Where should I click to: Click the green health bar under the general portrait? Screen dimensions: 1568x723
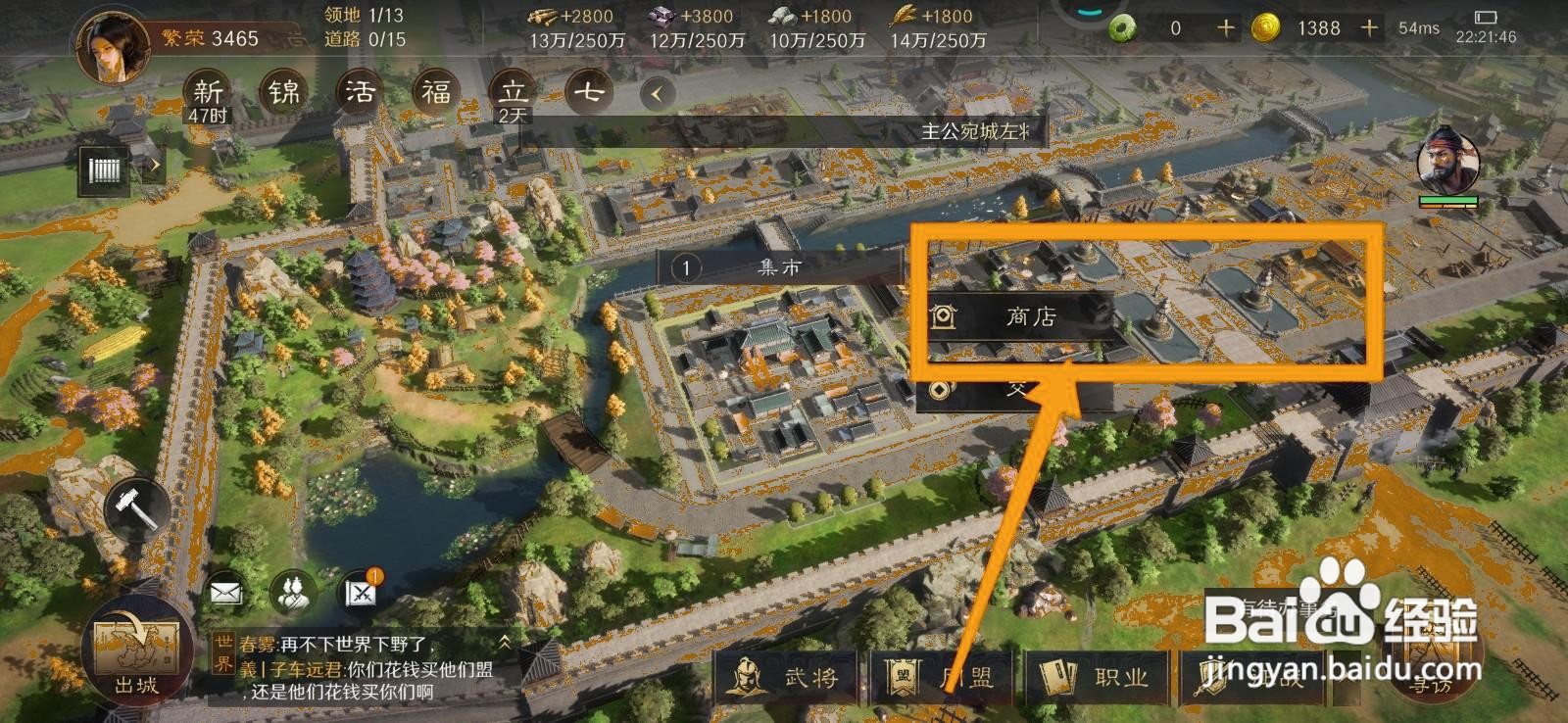(1447, 199)
